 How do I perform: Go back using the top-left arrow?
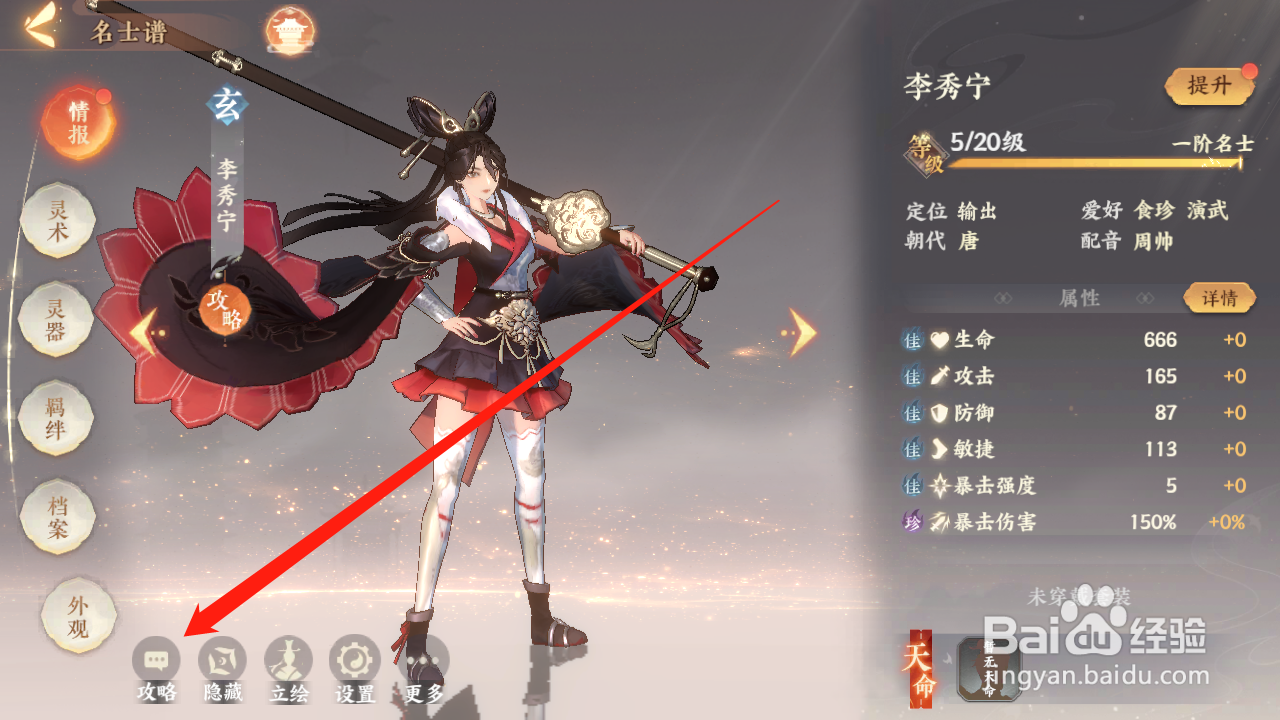pyautogui.click(x=40, y=29)
